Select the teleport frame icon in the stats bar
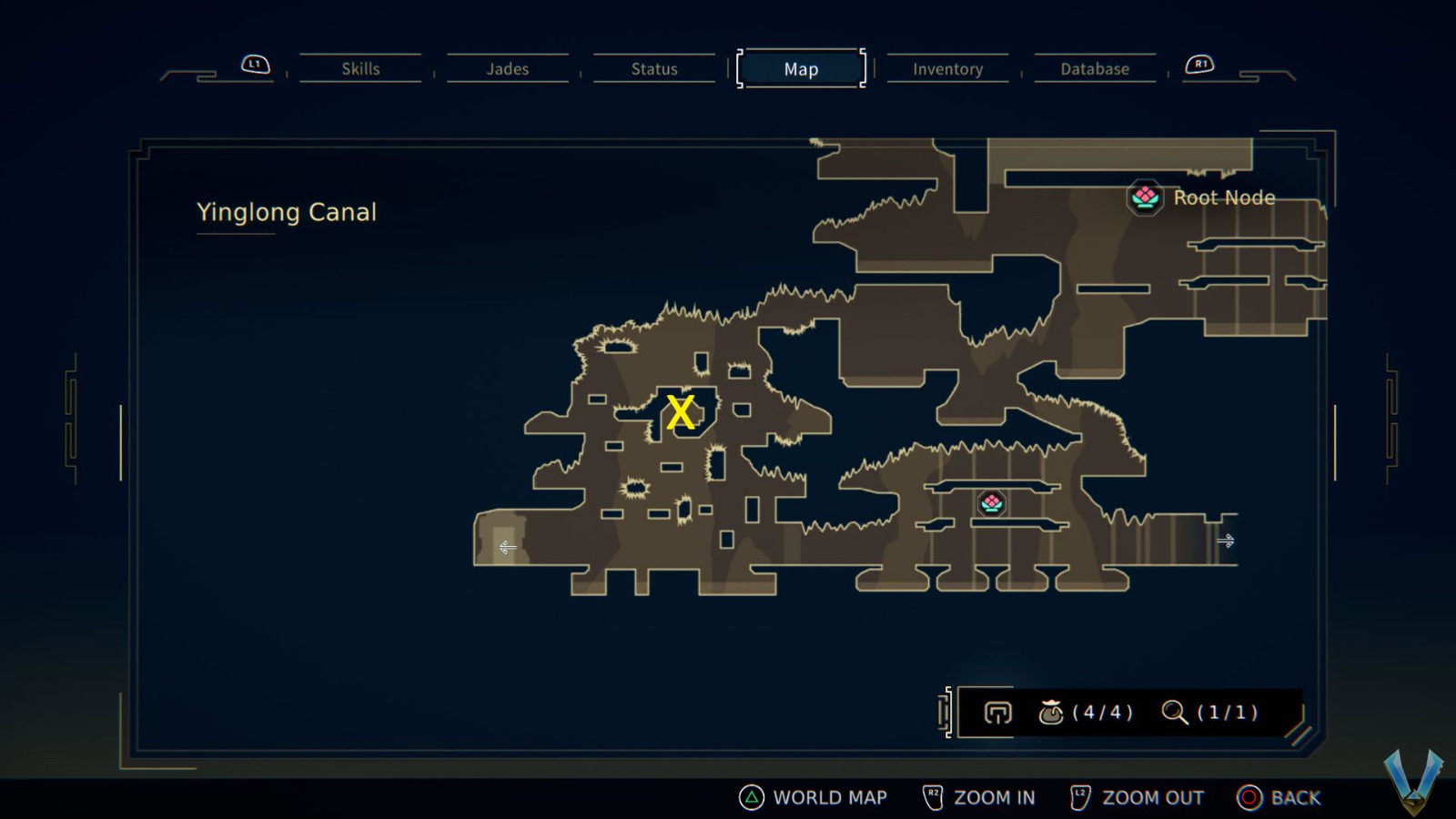Image resolution: width=1456 pixels, height=819 pixels. point(996,713)
